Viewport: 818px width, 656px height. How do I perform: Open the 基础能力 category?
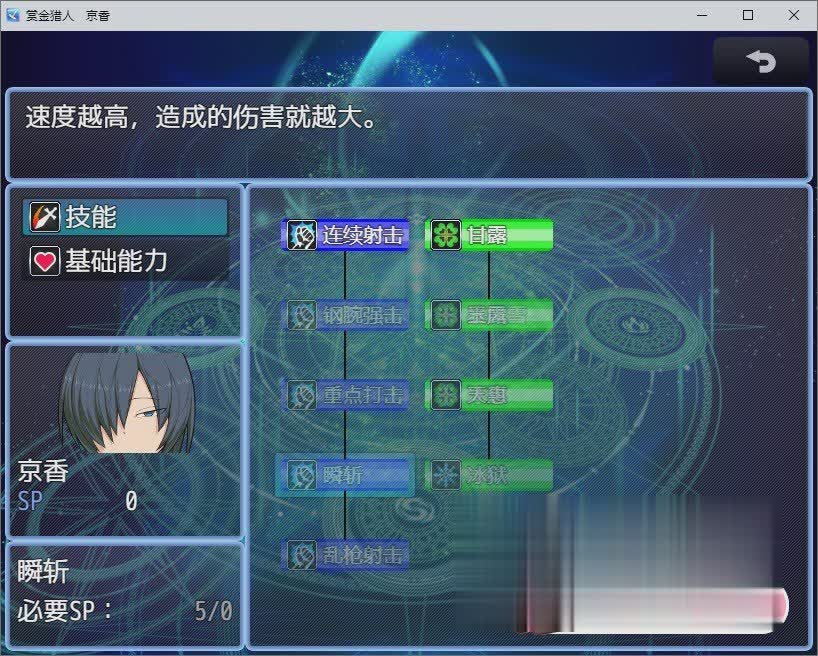[126, 262]
